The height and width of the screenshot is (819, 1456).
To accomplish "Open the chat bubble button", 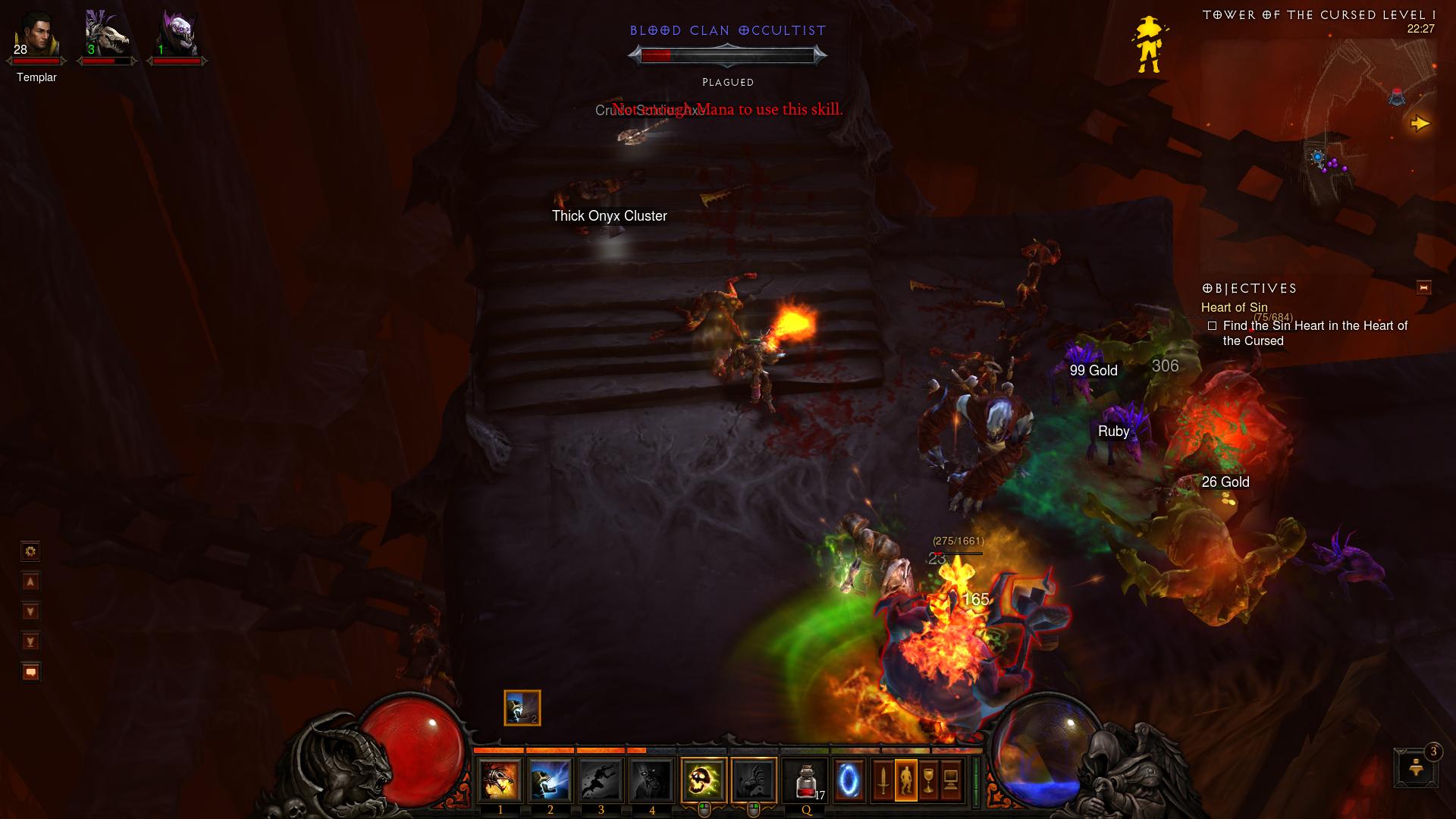I will click(30, 672).
